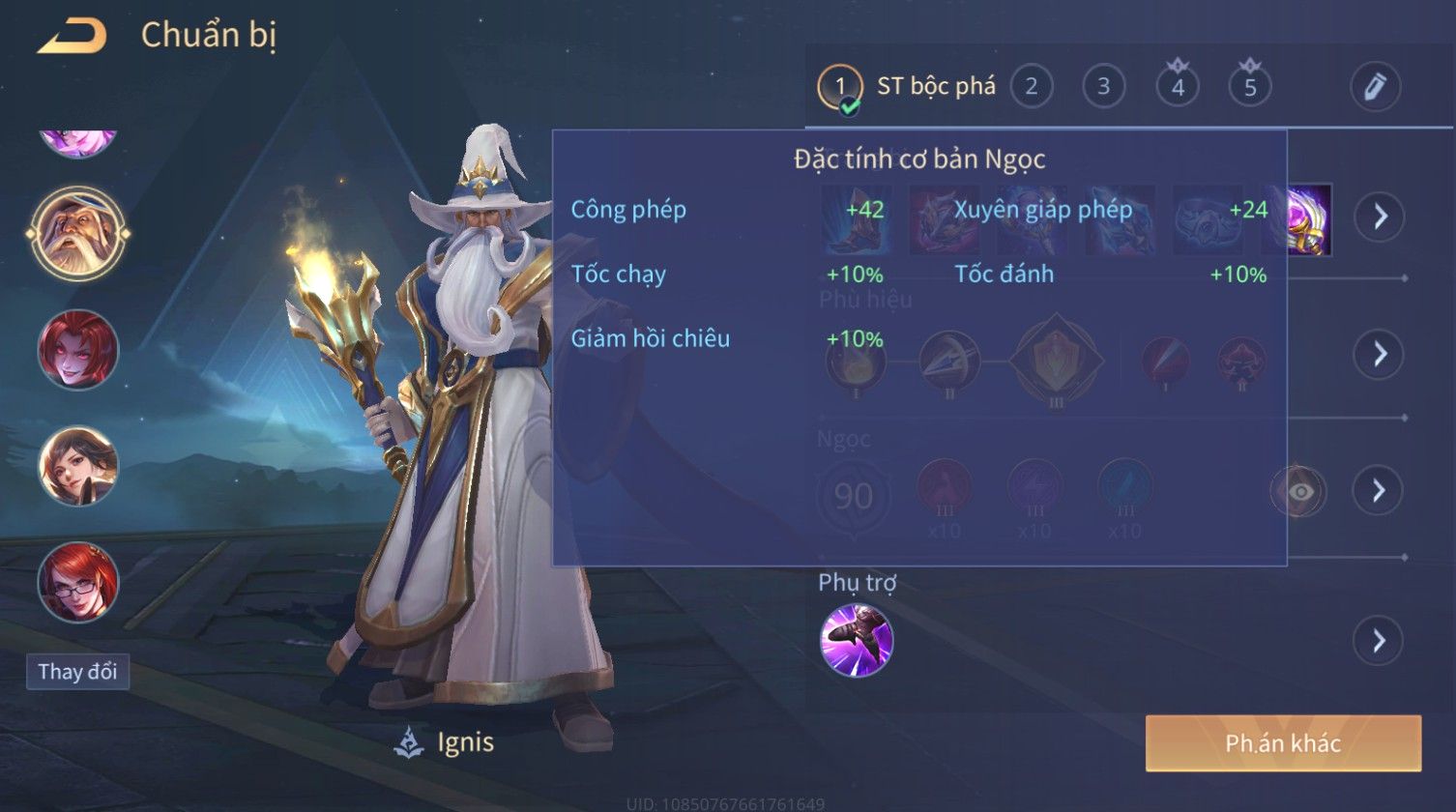
Task: Open the Phụ trợ support skill arrow
Action: click(1379, 640)
